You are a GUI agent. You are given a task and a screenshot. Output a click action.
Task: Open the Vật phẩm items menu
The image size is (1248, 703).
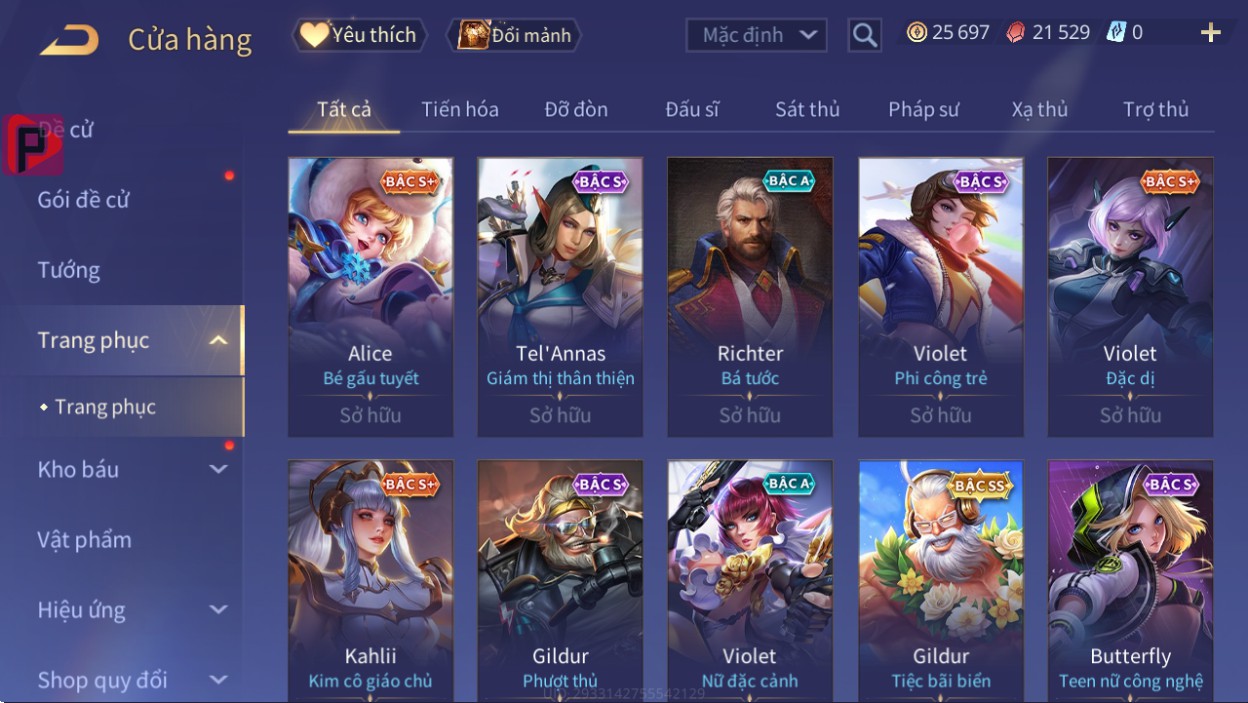point(85,540)
